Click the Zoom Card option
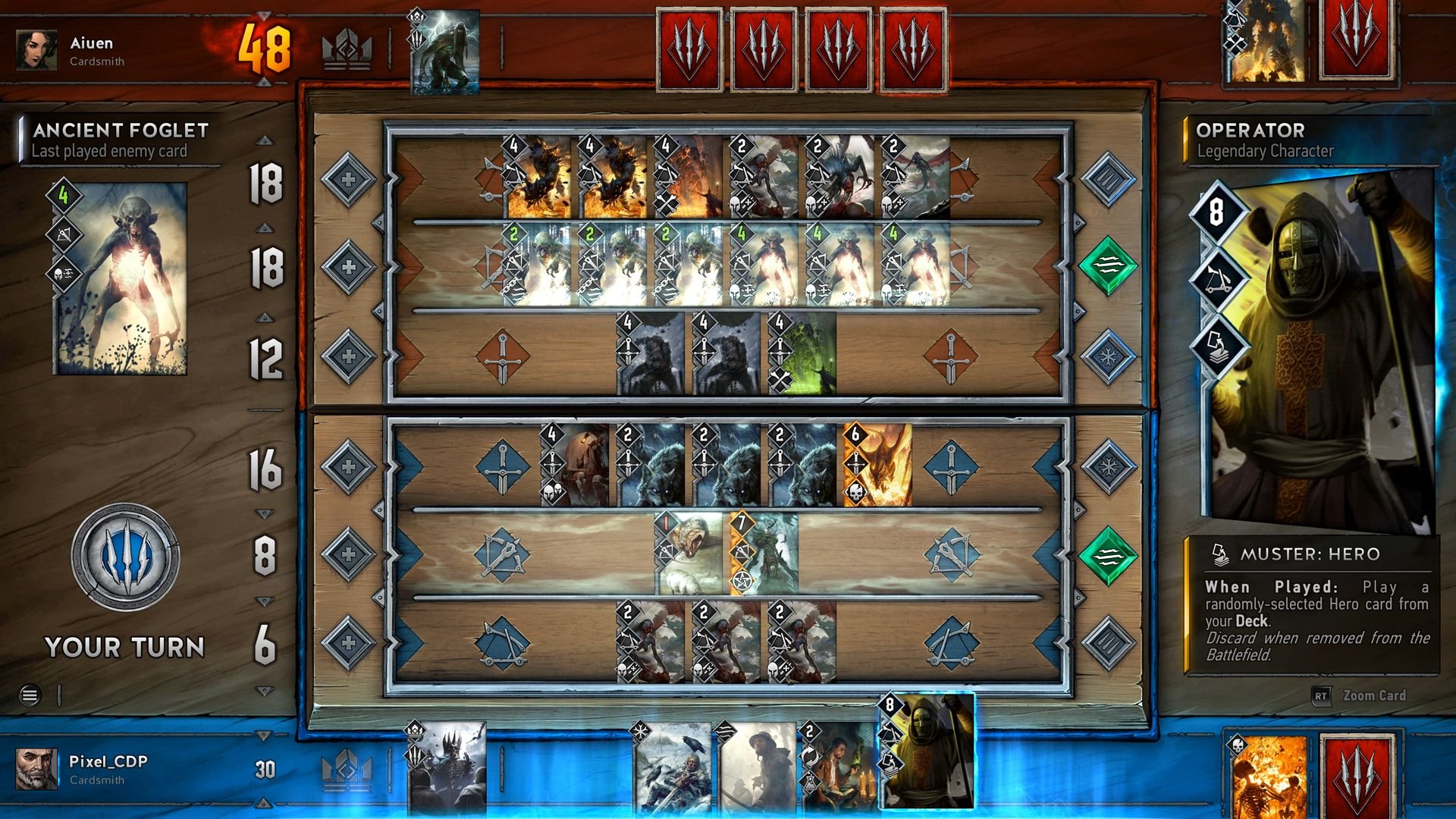This screenshot has height=819, width=1456. tap(1373, 695)
